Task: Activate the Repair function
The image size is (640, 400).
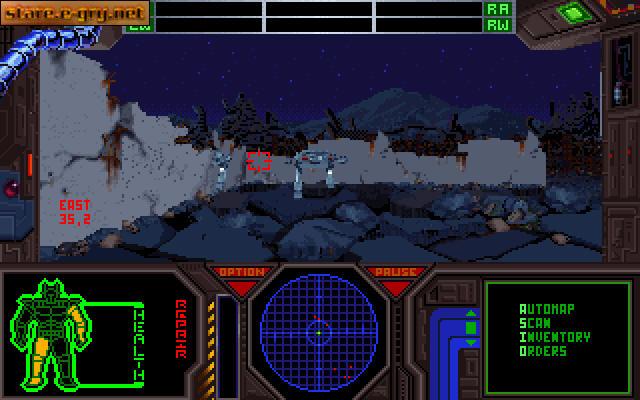Action: pos(182,325)
